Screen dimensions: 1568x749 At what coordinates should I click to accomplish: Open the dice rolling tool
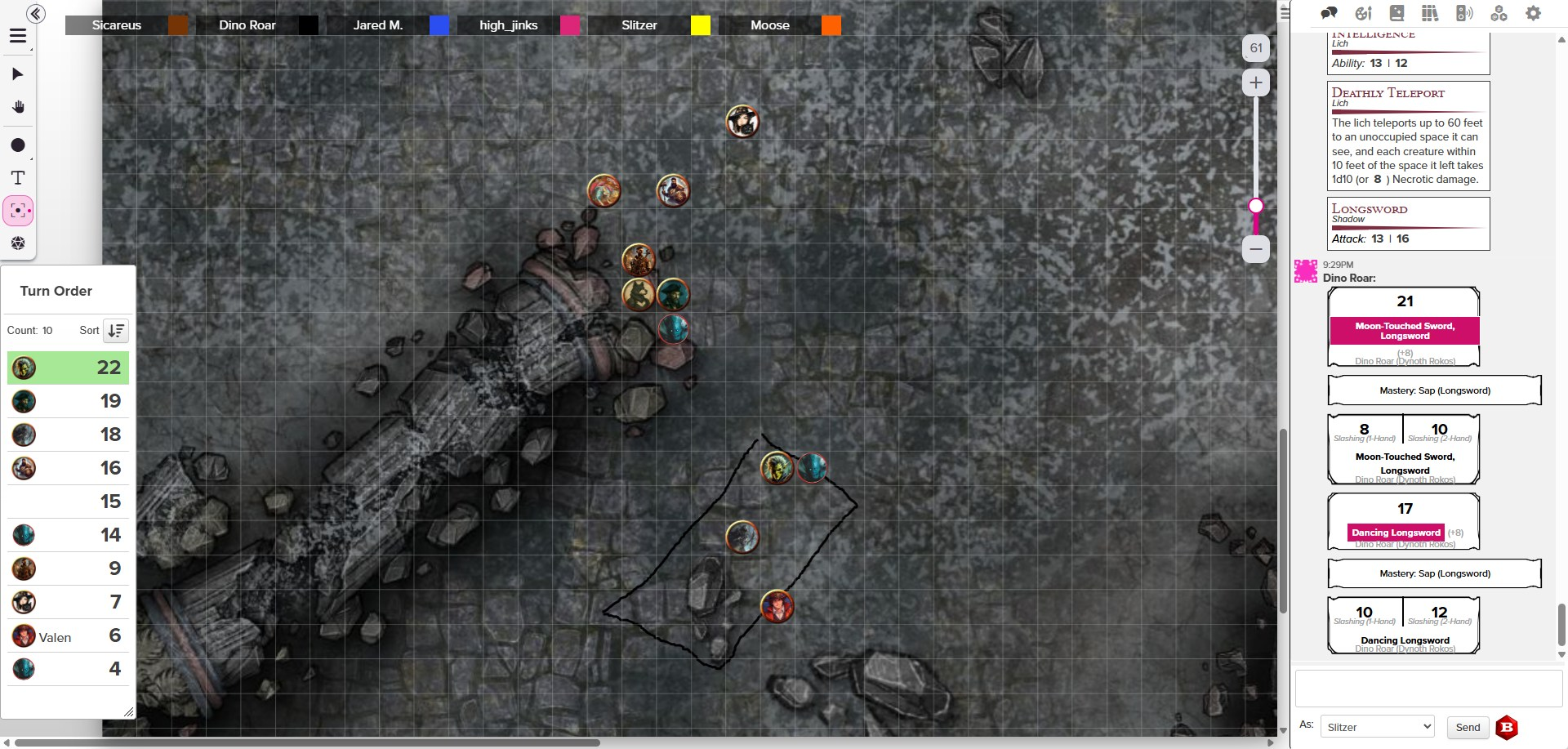tap(18, 243)
